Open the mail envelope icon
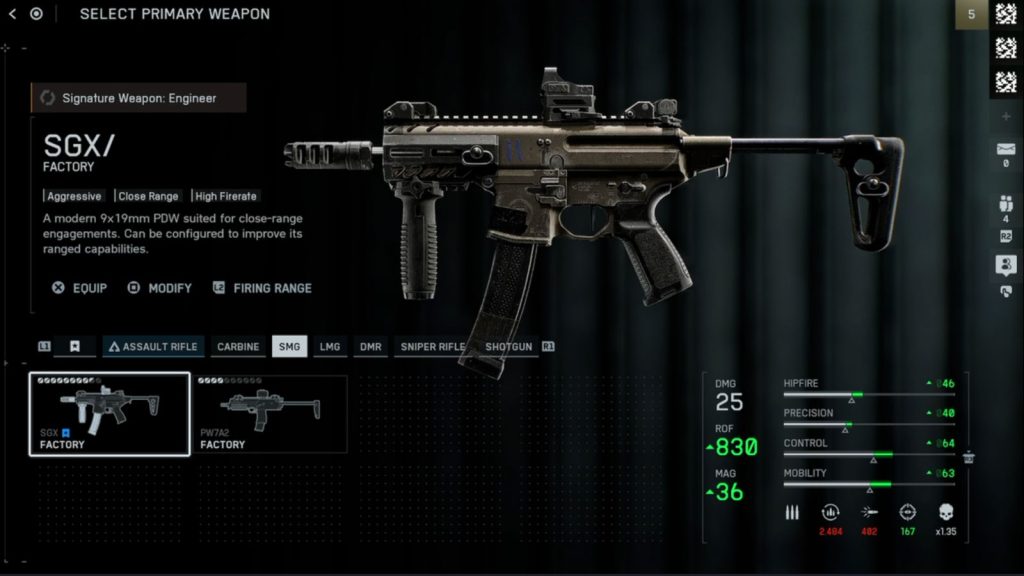The image size is (1024, 576). pos(1005,150)
